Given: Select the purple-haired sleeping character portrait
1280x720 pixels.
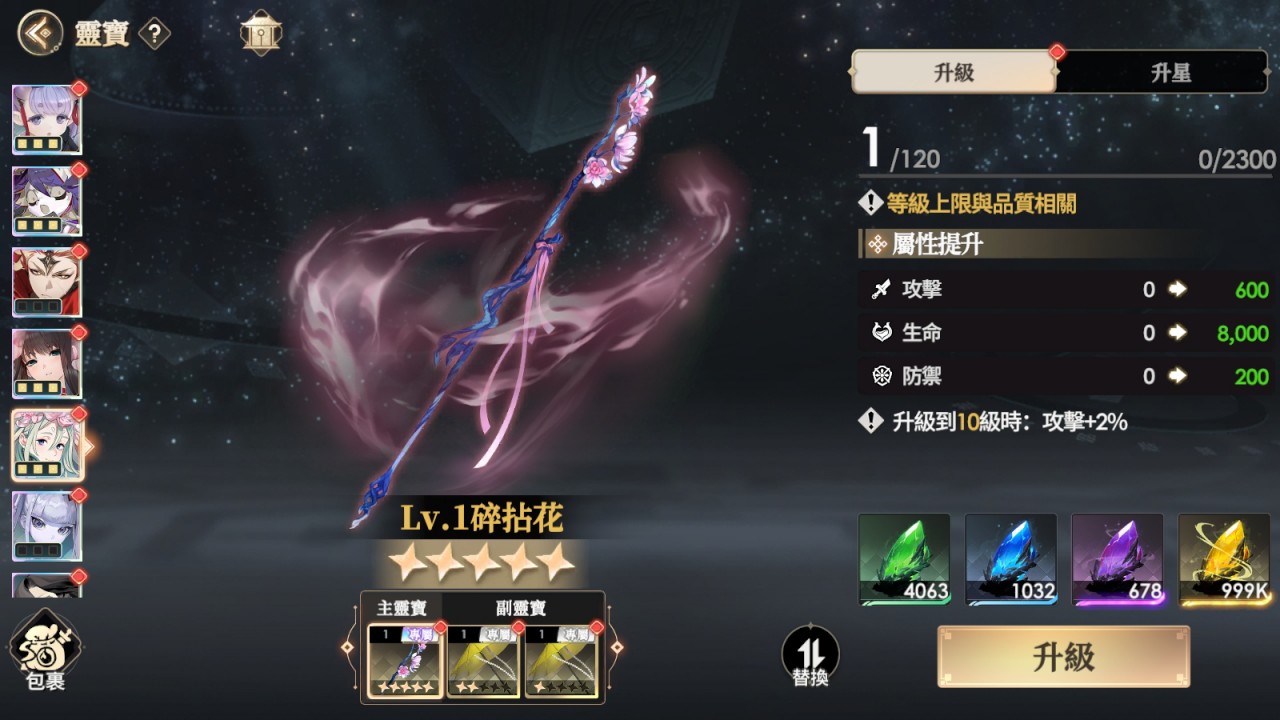Looking at the screenshot, I should 47,201.
